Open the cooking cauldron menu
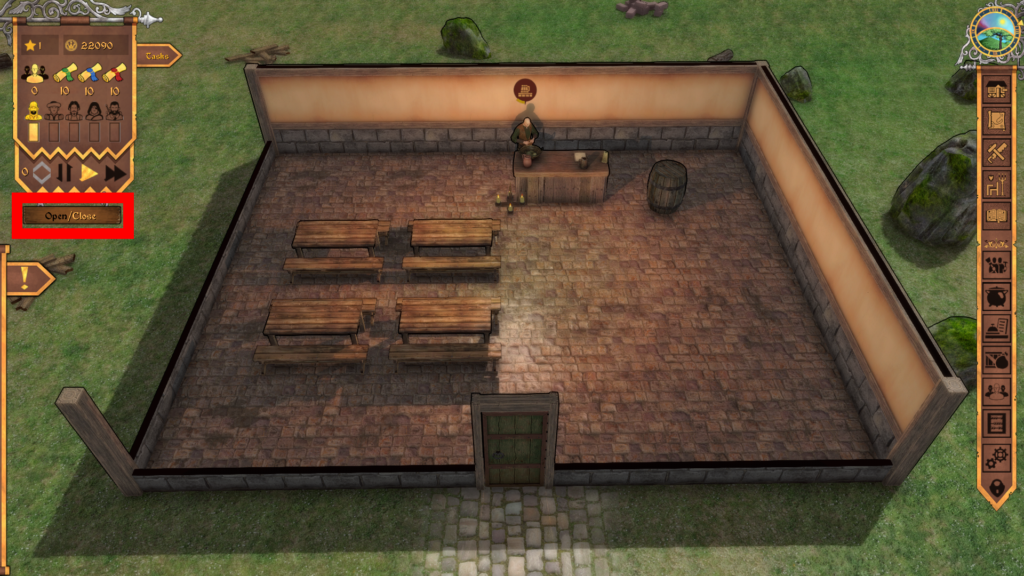 pos(996,297)
